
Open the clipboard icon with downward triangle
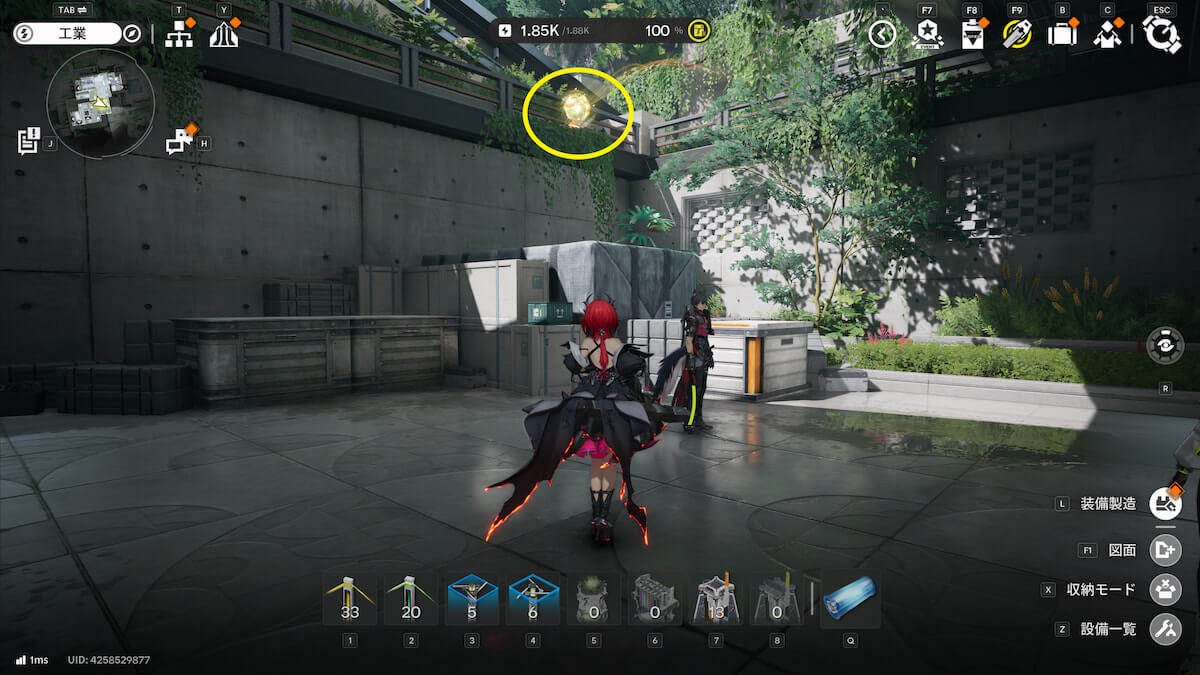tap(971, 35)
